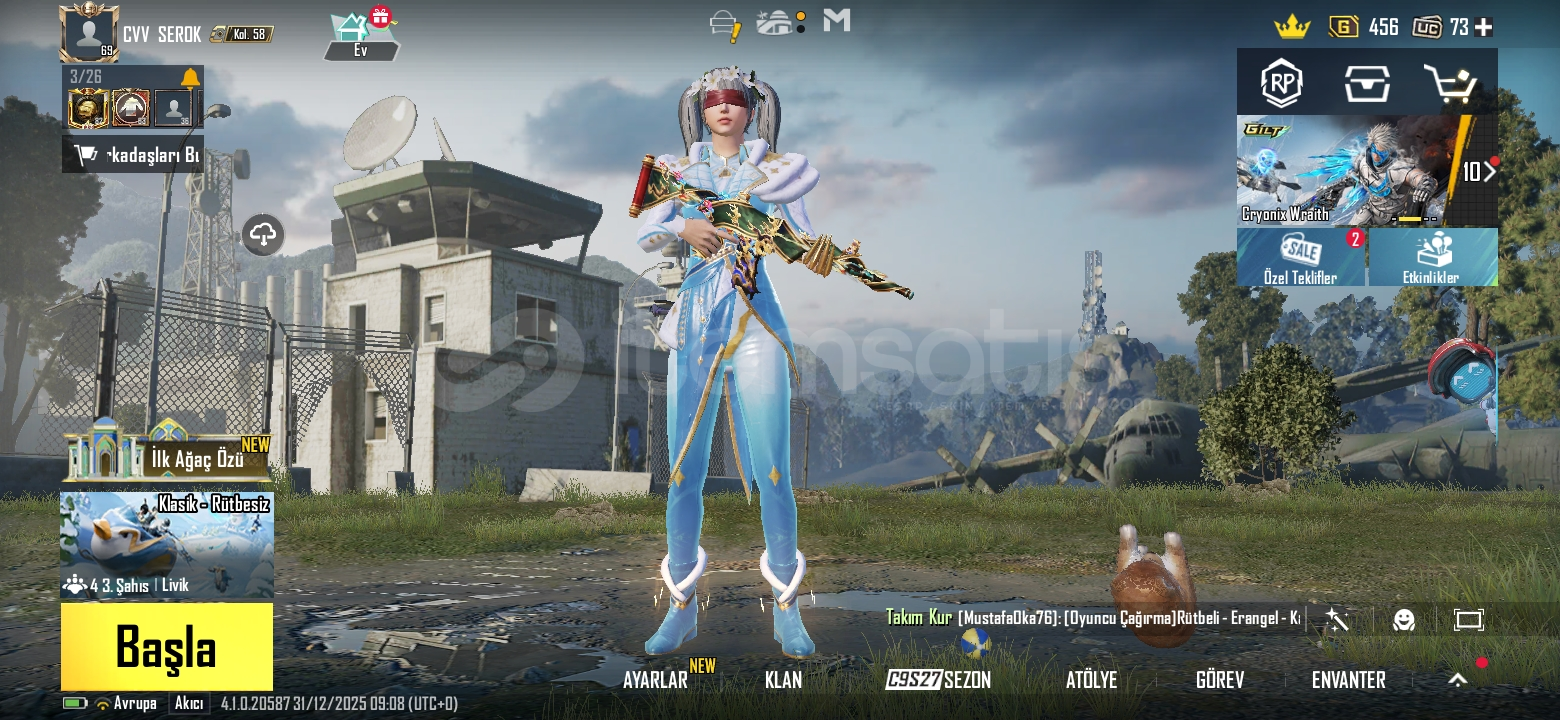Add UC with the plus button
Viewport: 1560px width, 720px height.
1484,27
